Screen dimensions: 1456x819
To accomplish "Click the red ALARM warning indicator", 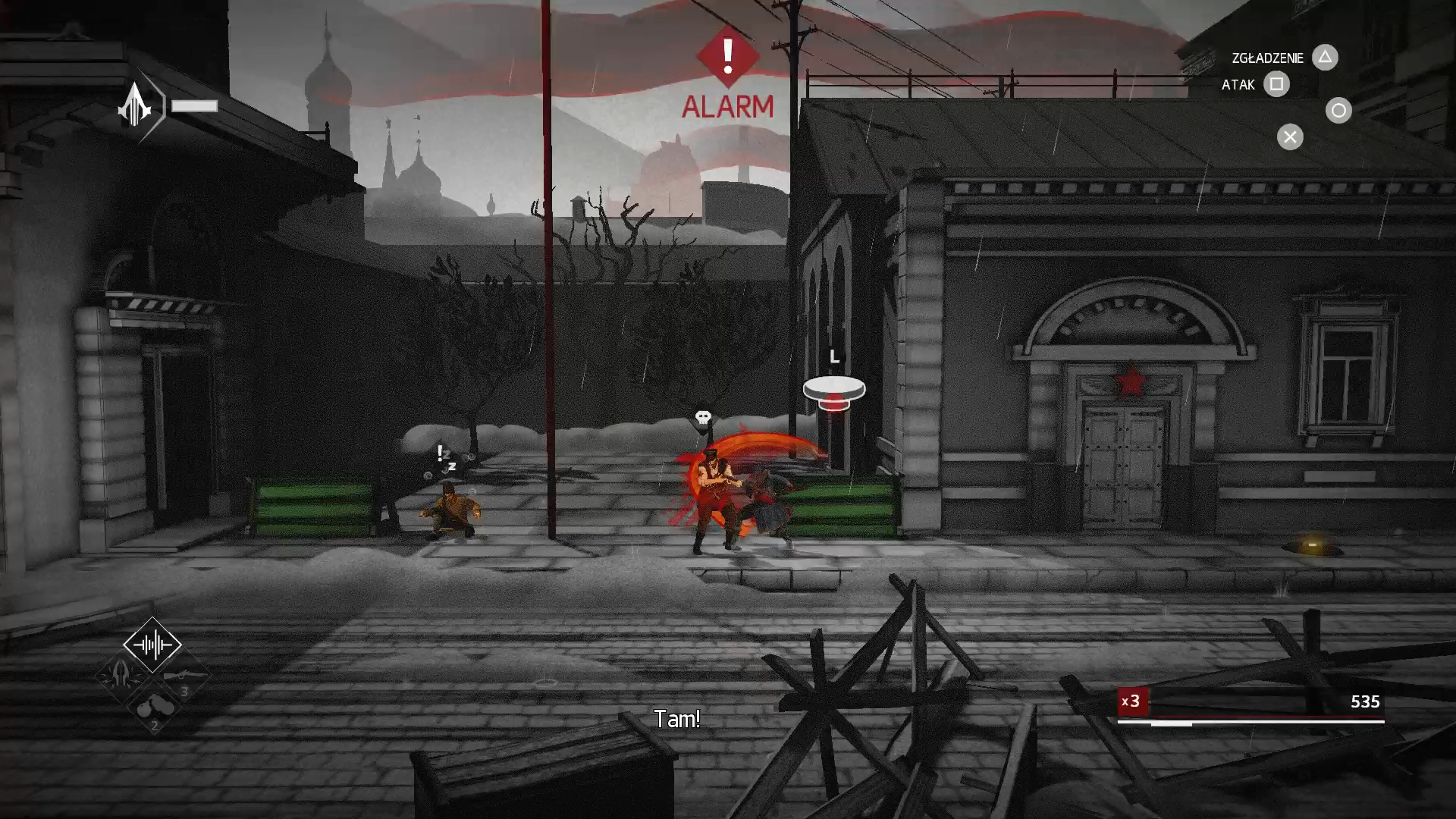I will click(727, 75).
